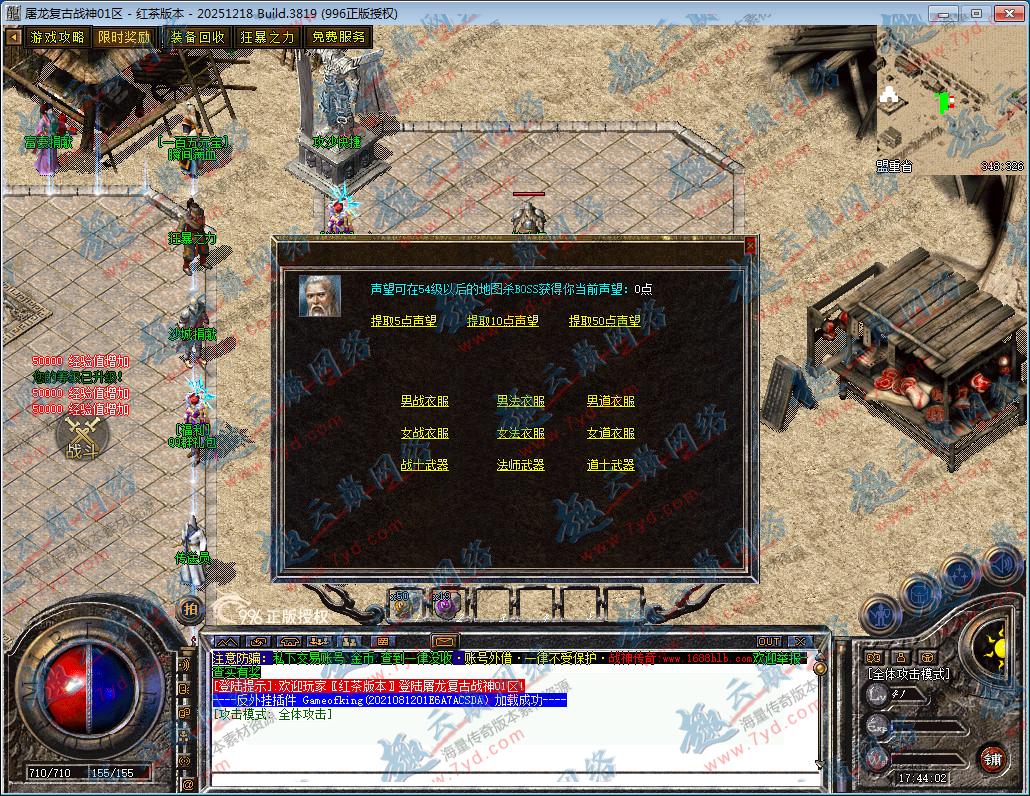This screenshot has height=796, width=1030.
Task: Choose the 免费服务 menu
Action: pyautogui.click(x=338, y=37)
